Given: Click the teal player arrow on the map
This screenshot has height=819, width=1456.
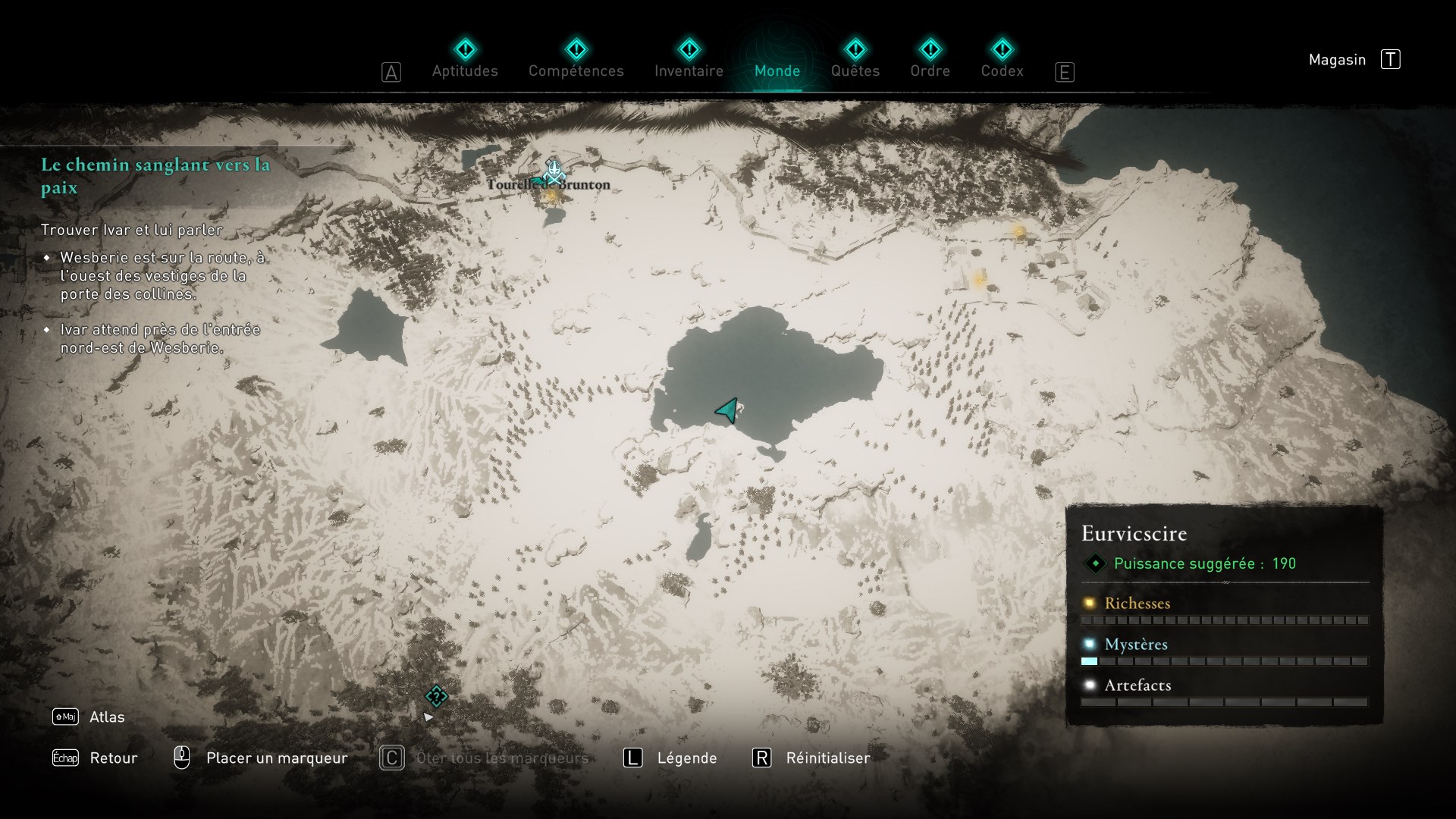Looking at the screenshot, I should [727, 410].
